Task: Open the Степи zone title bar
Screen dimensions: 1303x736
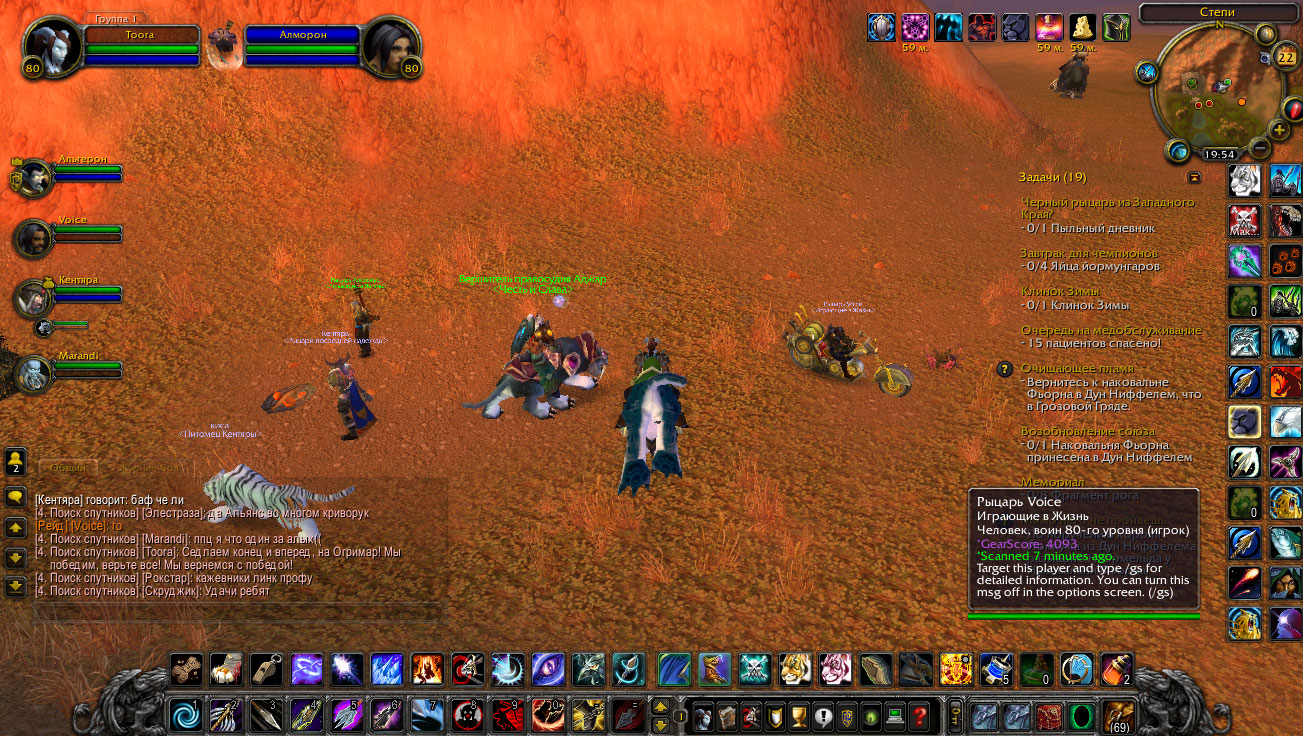Action: (x=1217, y=12)
